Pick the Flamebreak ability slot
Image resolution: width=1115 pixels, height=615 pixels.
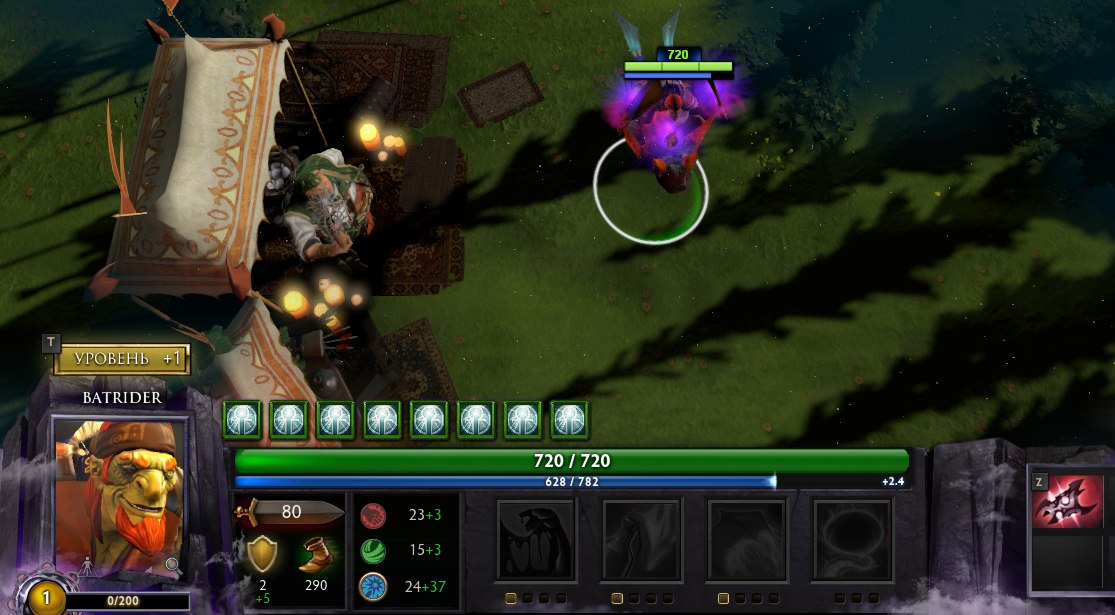pyautogui.click(x=641, y=540)
